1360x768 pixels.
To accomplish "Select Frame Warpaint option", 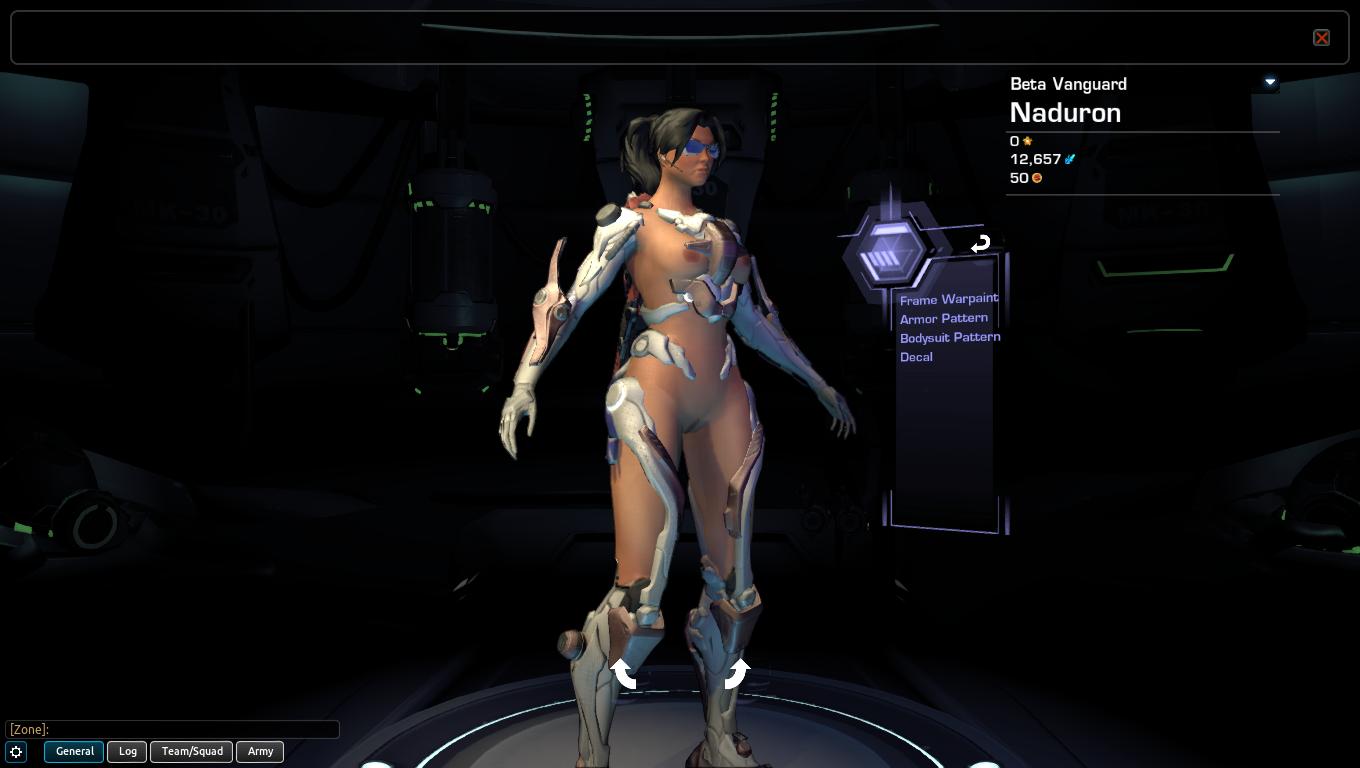I will [948, 299].
